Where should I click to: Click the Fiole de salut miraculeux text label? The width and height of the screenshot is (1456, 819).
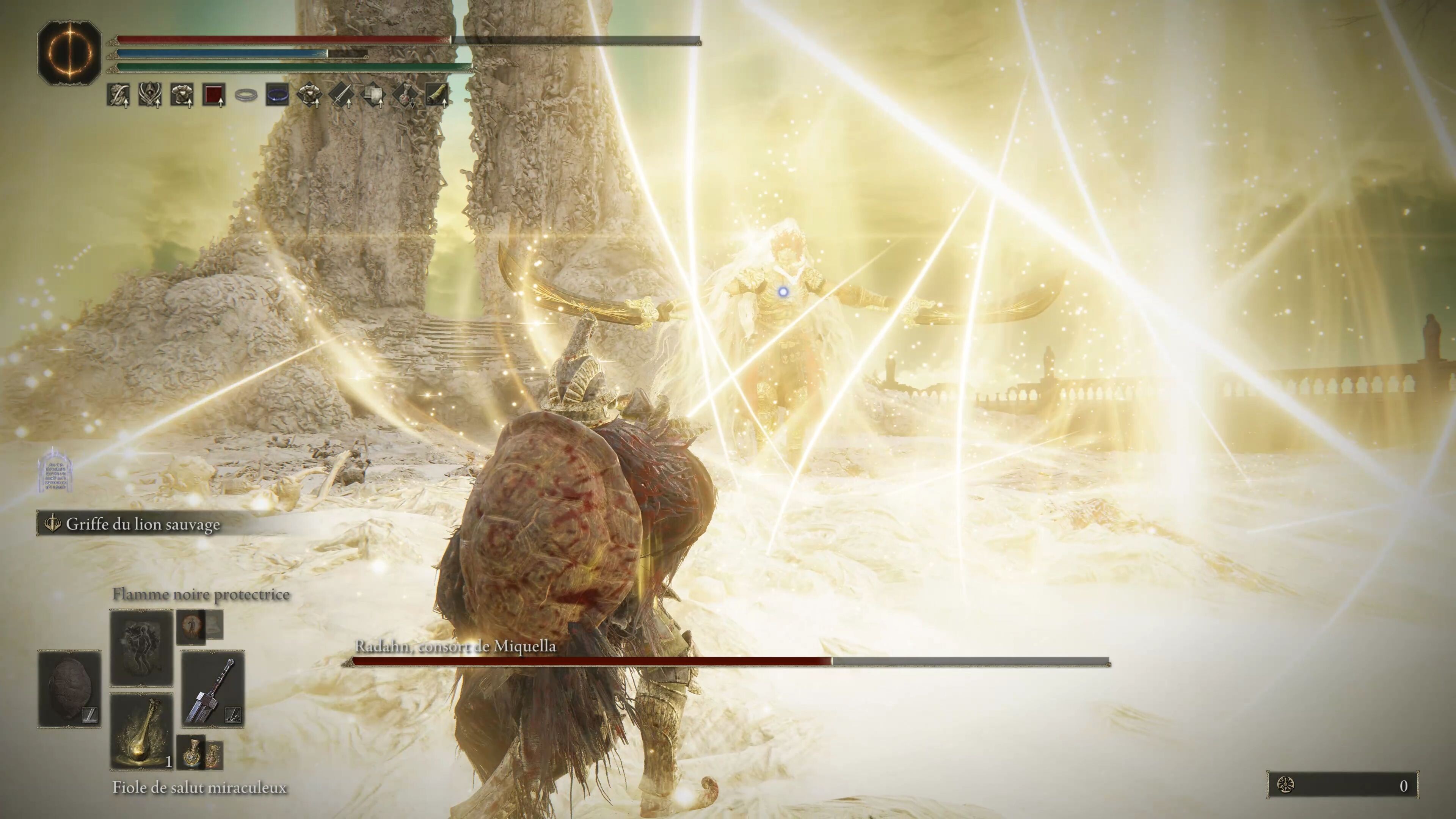pos(201,787)
